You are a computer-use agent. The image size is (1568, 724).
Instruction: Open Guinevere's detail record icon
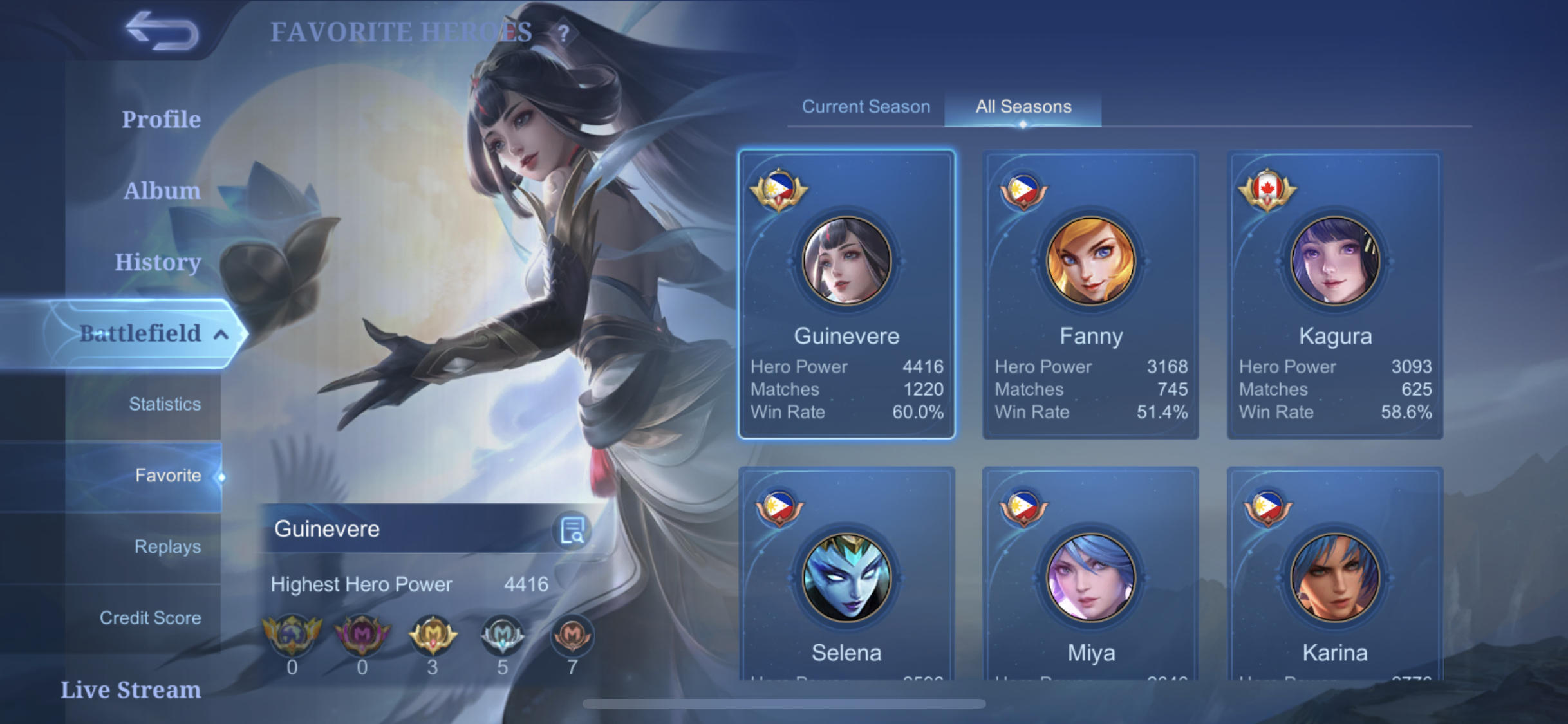click(x=572, y=530)
